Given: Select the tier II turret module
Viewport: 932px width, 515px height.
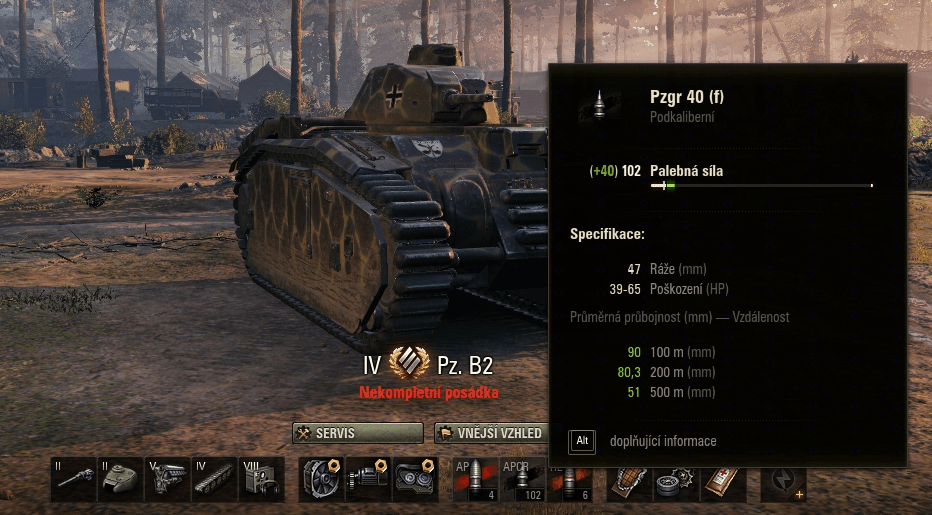Looking at the screenshot, I should tap(120, 479).
